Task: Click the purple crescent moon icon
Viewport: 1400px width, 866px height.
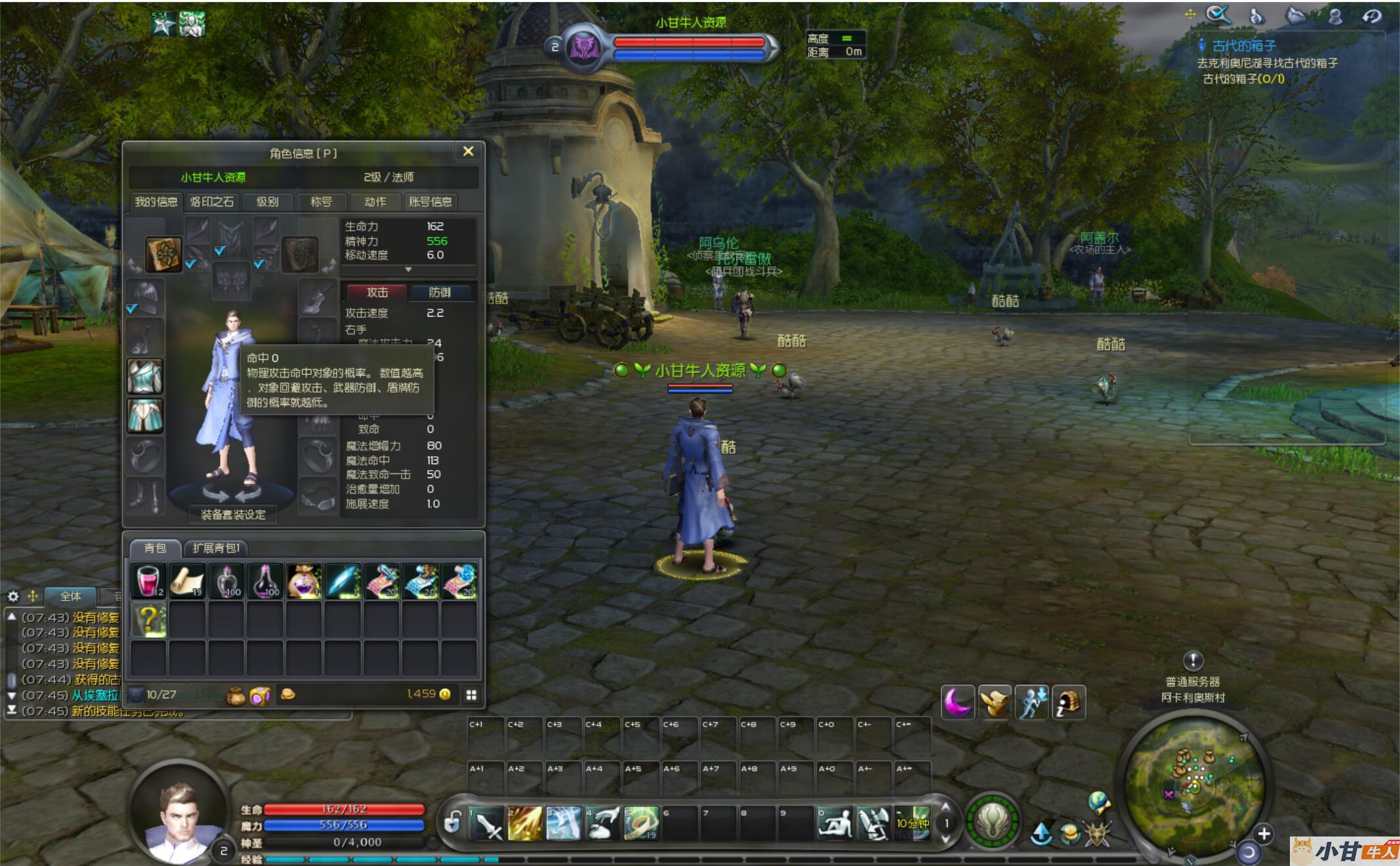Action: [x=957, y=702]
